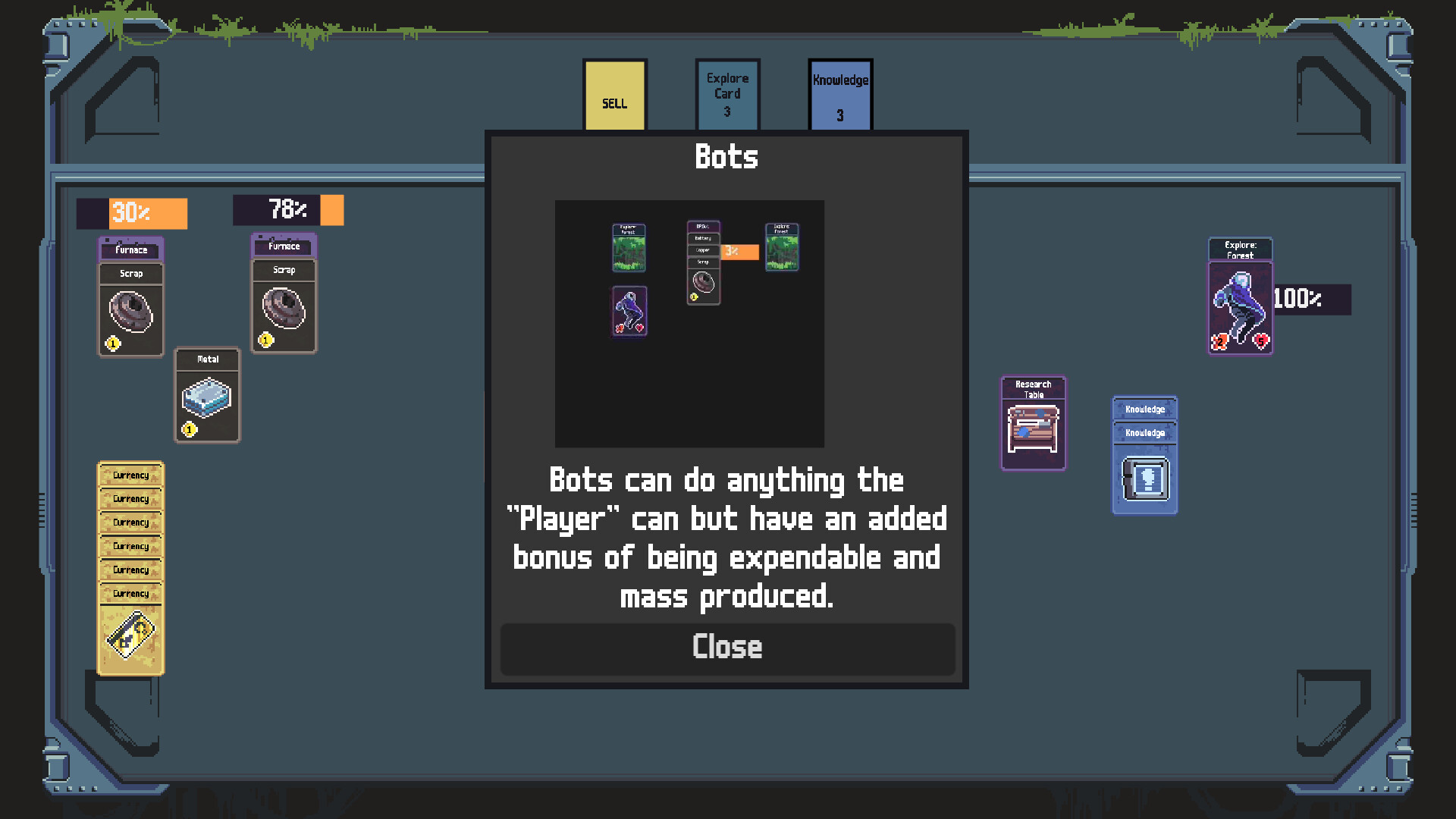Draw from the Explore Card deck

(726, 94)
